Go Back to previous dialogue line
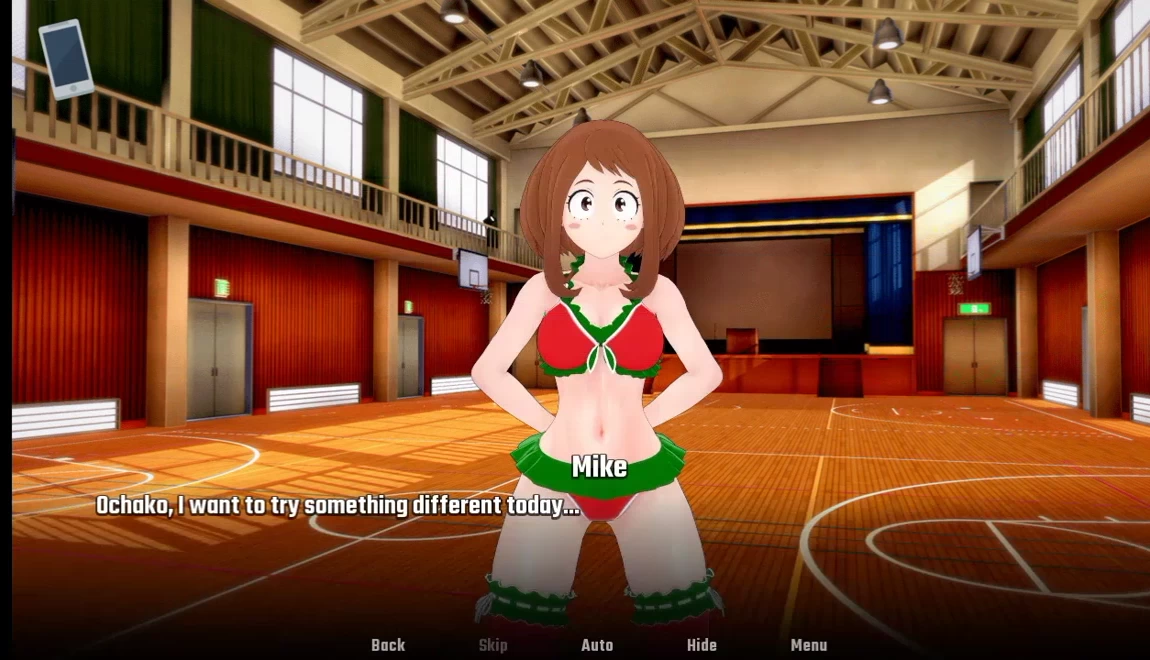Screen dimensions: 1150x660 (388, 645)
